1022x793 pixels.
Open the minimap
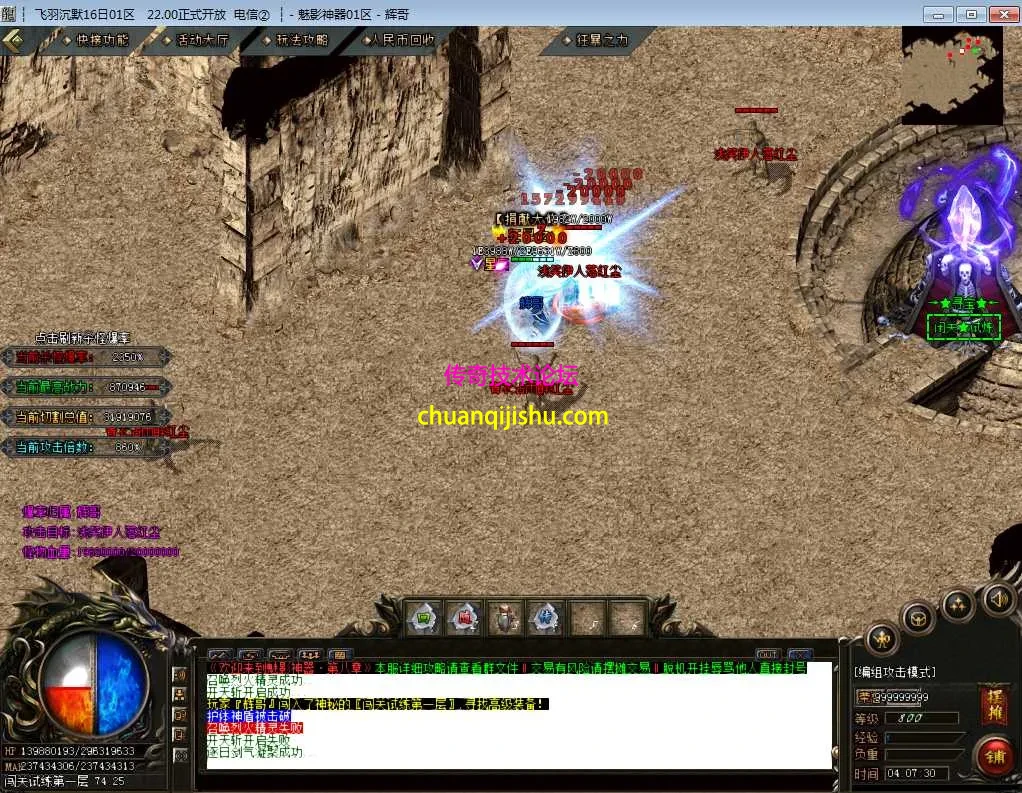click(x=952, y=74)
